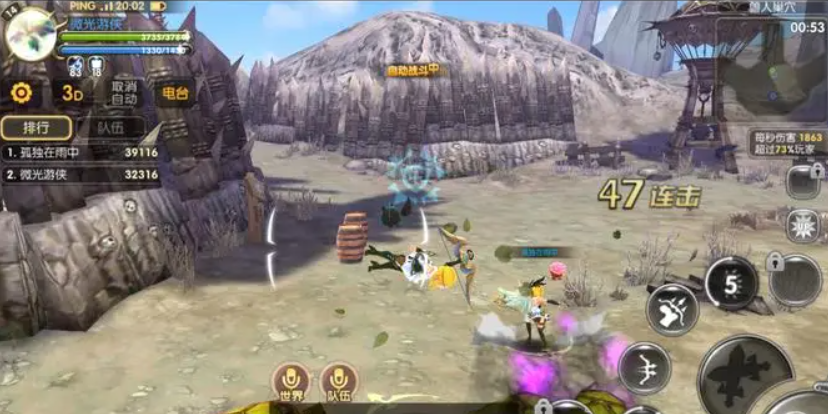Switch to the 排行 ranking tab
828x414 pixels.
36,127
